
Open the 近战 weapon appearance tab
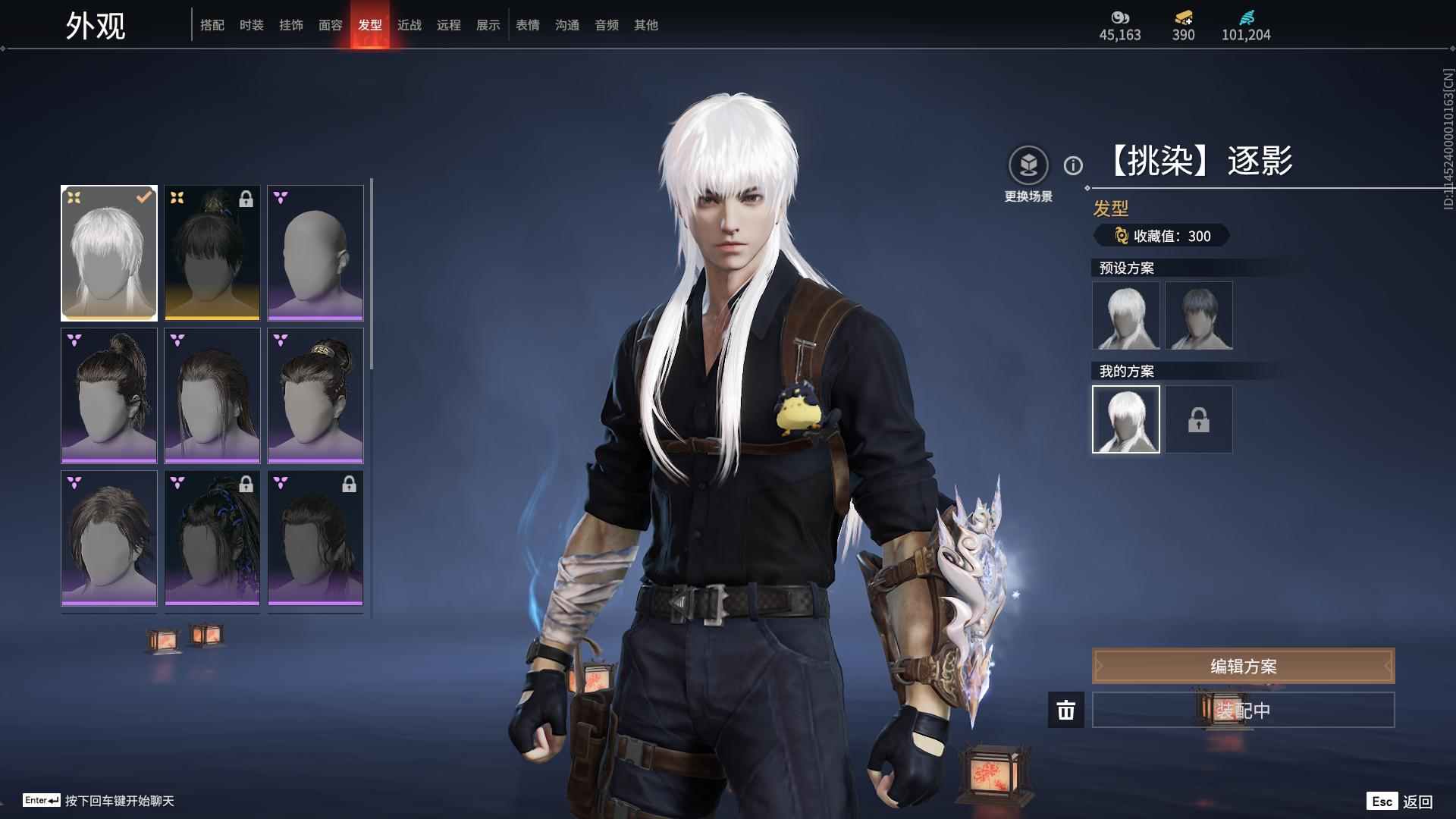(409, 25)
